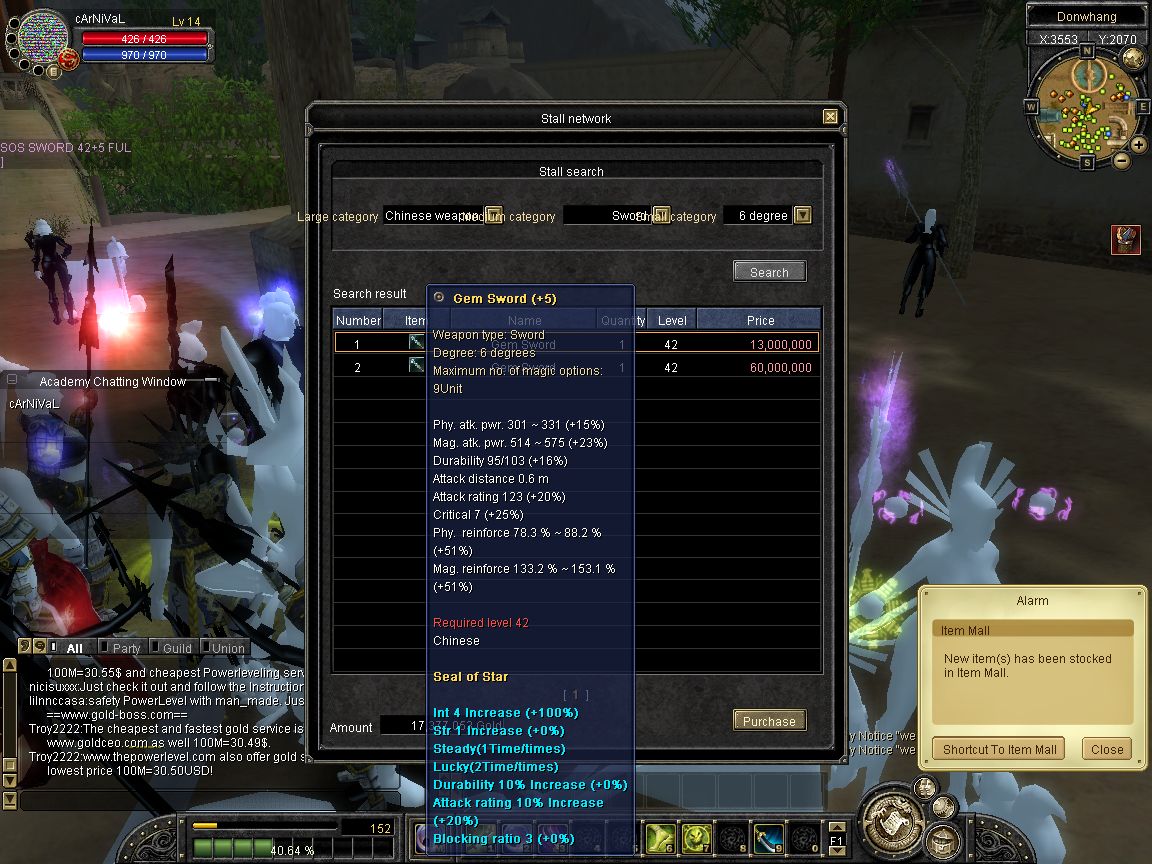Click the chat input field

(x=160, y=801)
